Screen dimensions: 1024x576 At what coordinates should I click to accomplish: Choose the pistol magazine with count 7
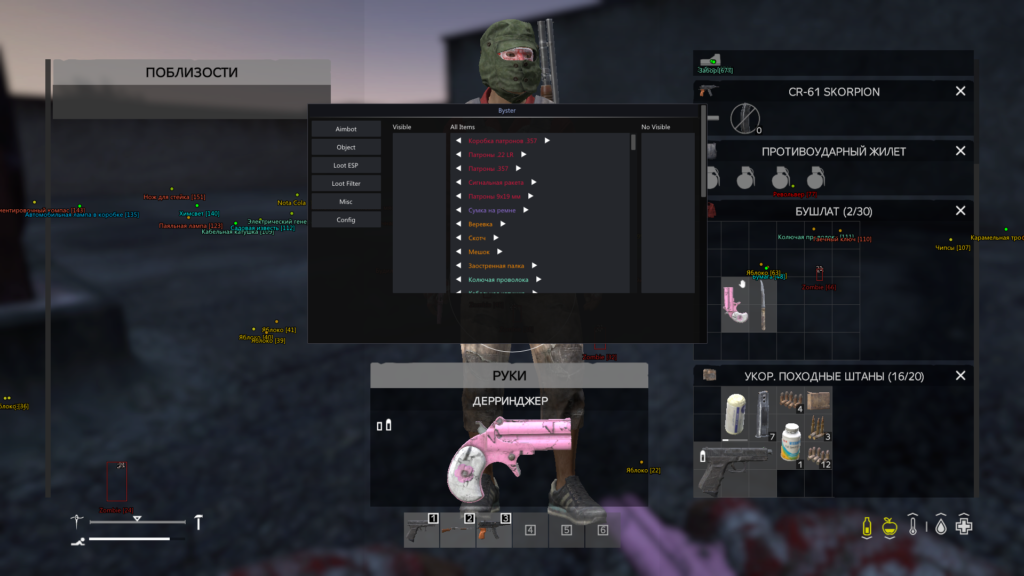pos(764,413)
